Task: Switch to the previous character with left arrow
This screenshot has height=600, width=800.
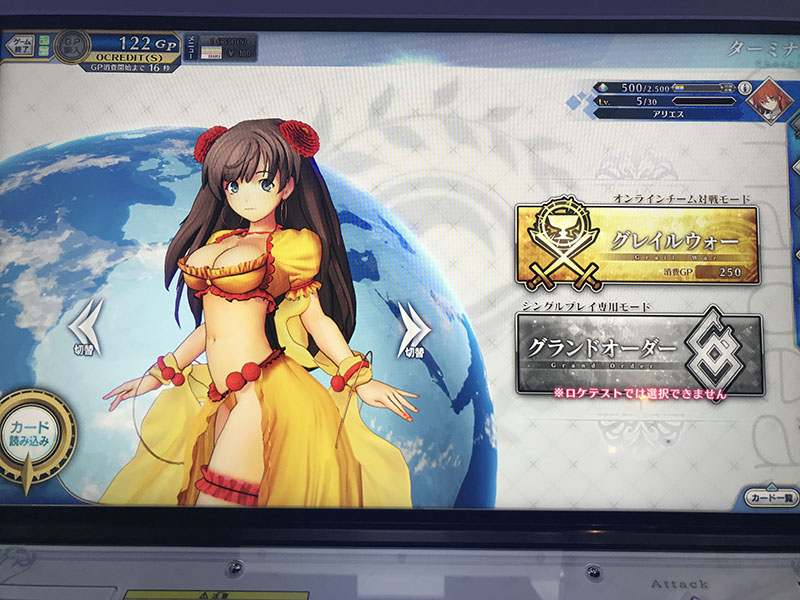Action: point(85,326)
